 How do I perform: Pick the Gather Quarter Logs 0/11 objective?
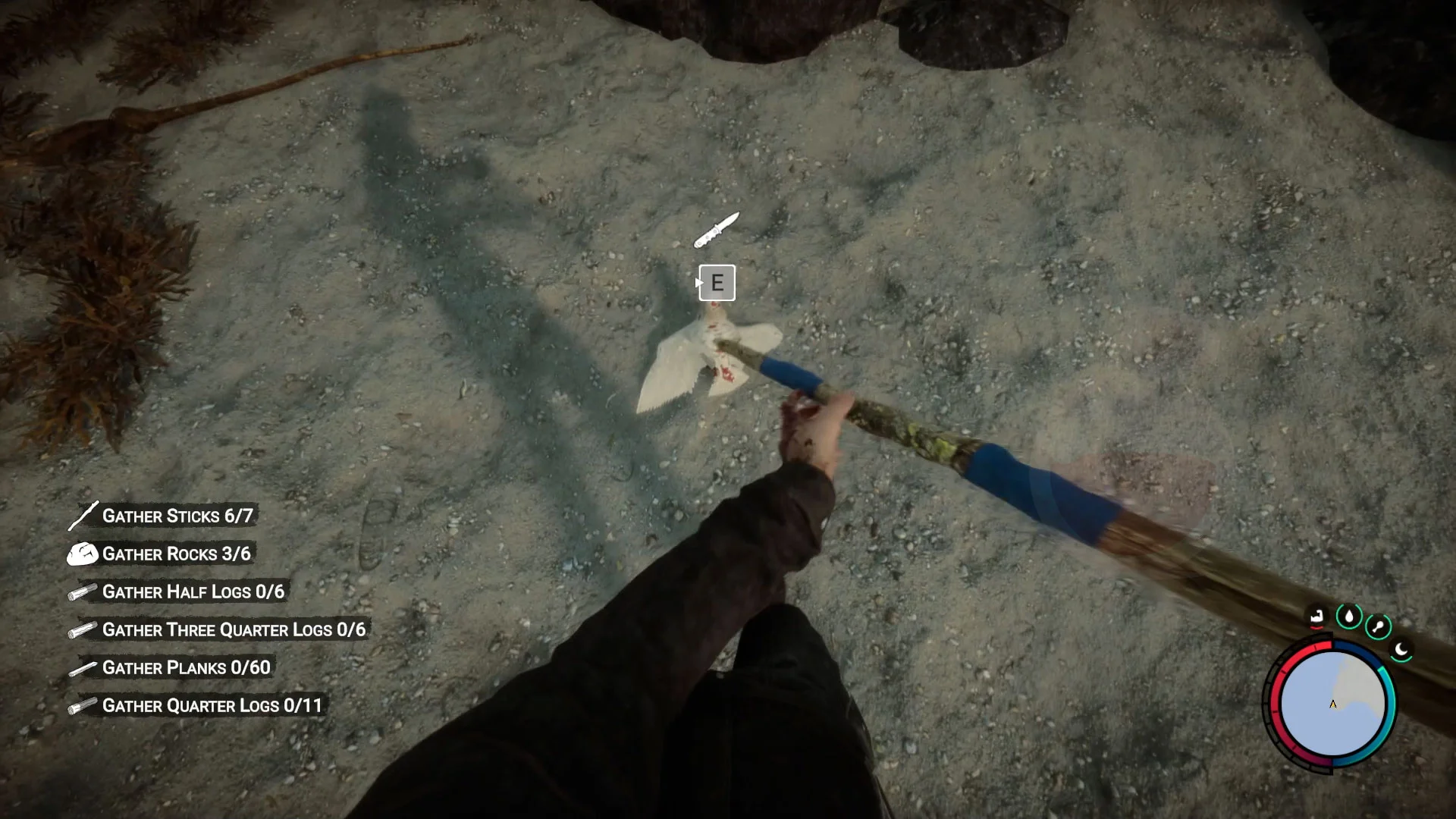(212, 706)
